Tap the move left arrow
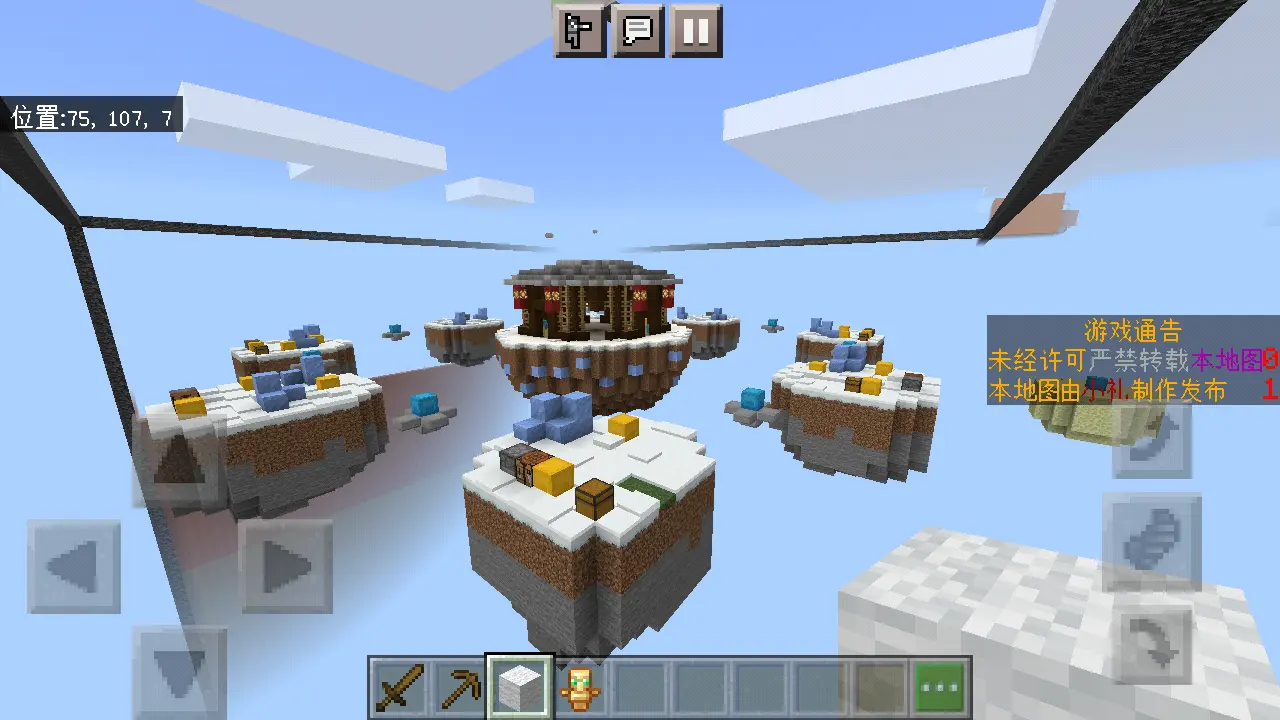Screen dimensions: 1280x720 click(x=74, y=567)
